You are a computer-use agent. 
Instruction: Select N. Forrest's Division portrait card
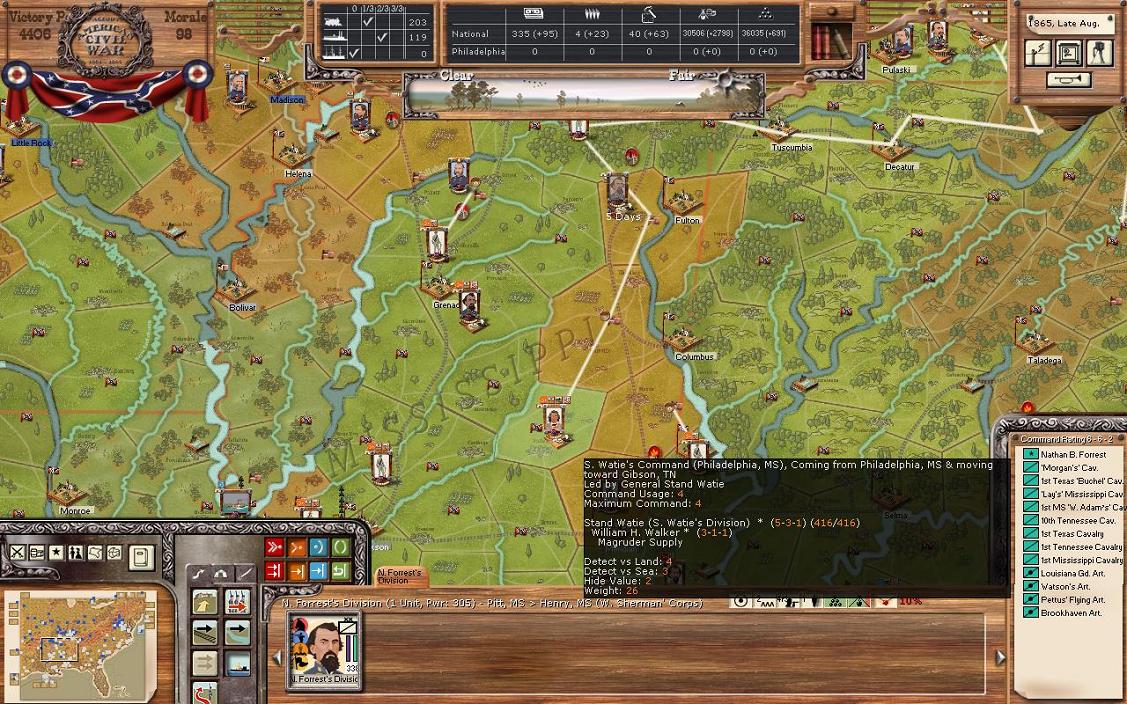pos(324,648)
